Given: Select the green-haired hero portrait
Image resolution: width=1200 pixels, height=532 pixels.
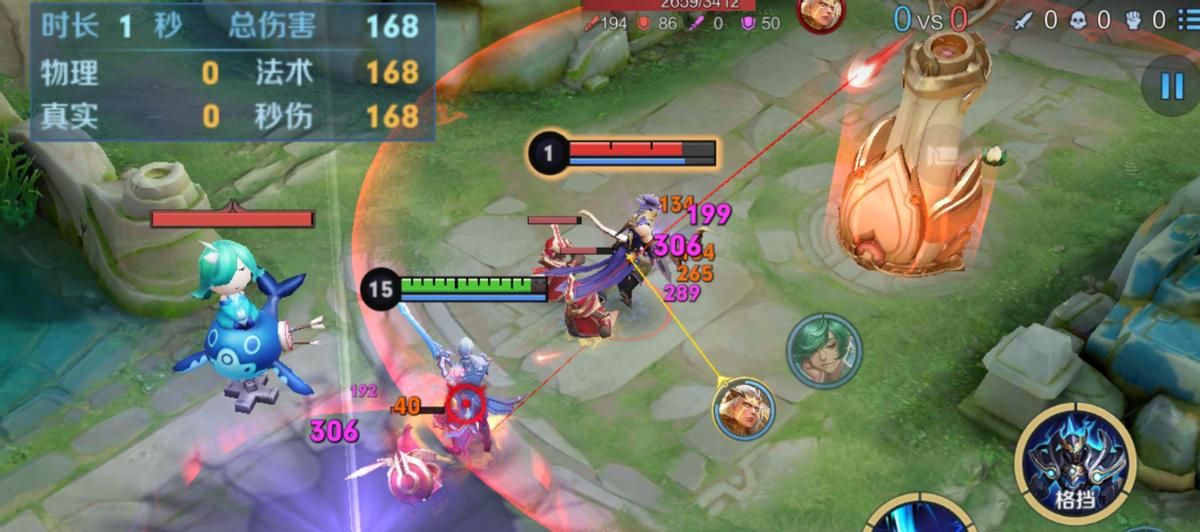Looking at the screenshot, I should coord(823,350).
